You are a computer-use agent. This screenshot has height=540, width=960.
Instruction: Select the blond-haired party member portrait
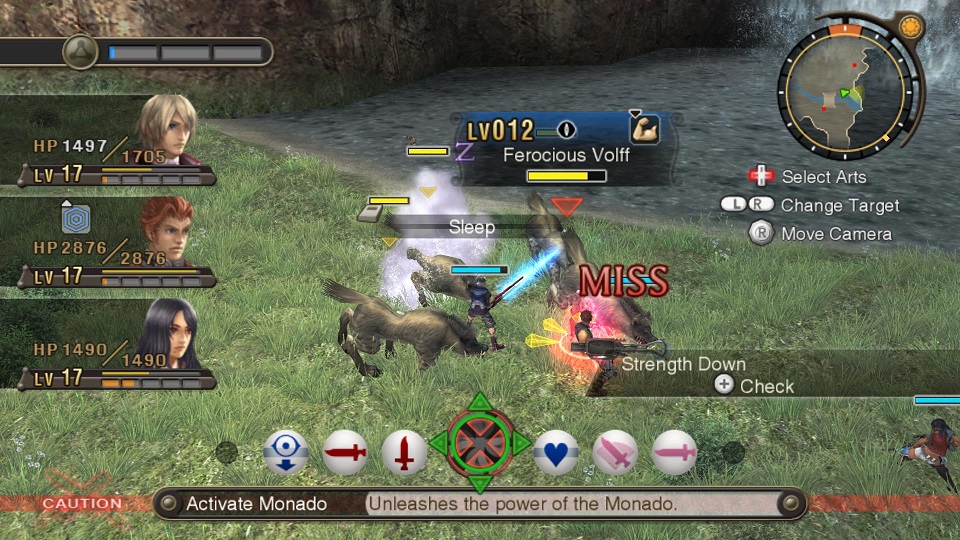click(166, 130)
